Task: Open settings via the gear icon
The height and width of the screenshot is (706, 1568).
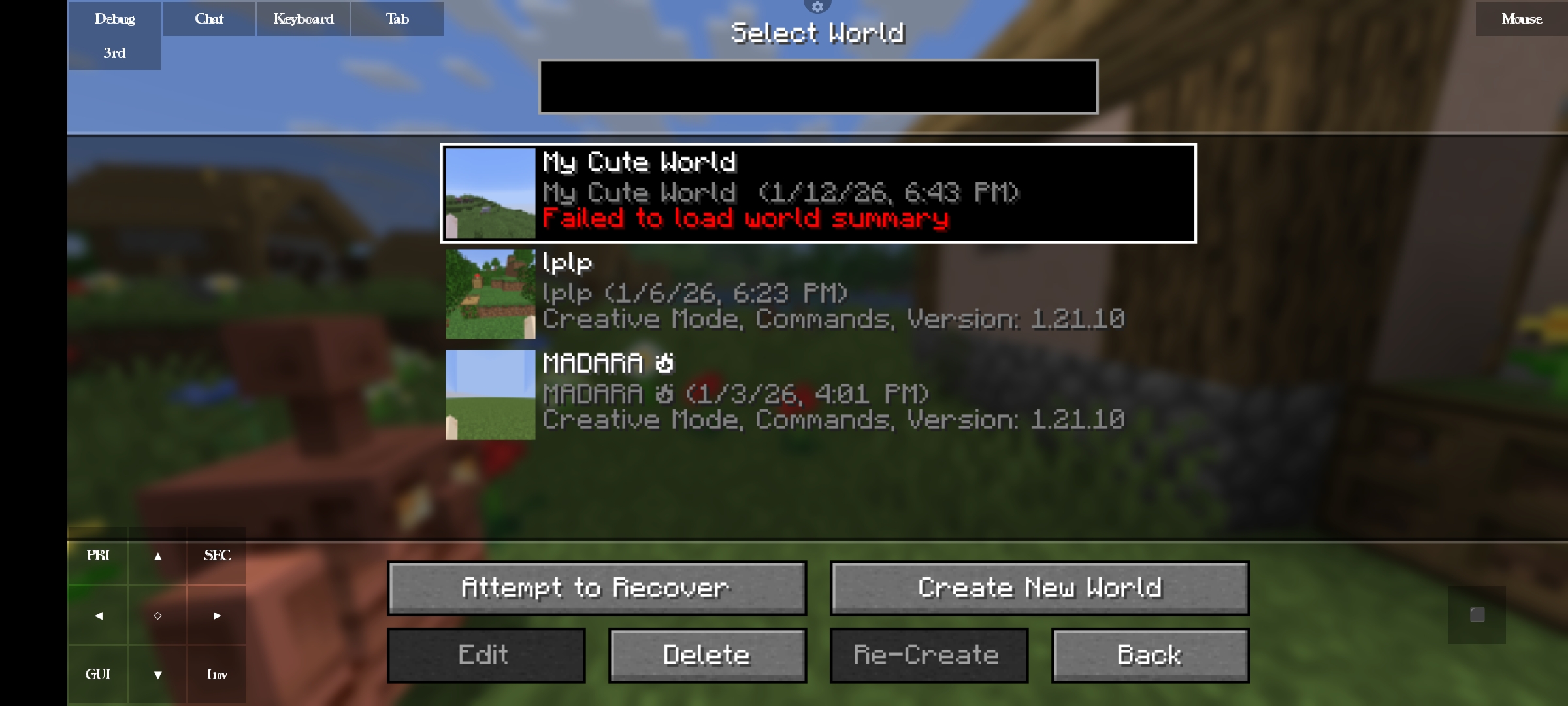Action: (817, 7)
